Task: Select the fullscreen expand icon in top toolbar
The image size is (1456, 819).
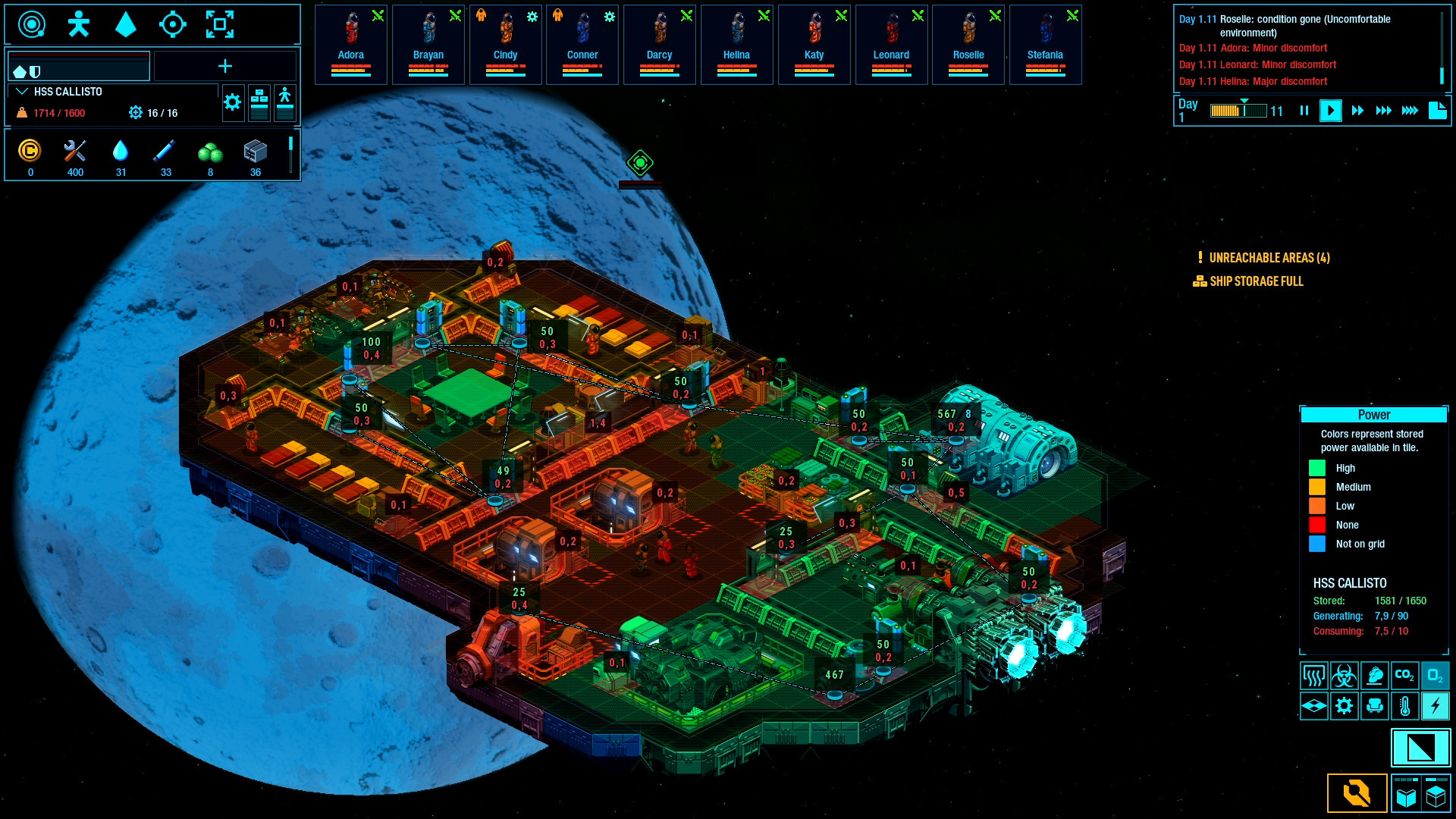Action: point(221,24)
